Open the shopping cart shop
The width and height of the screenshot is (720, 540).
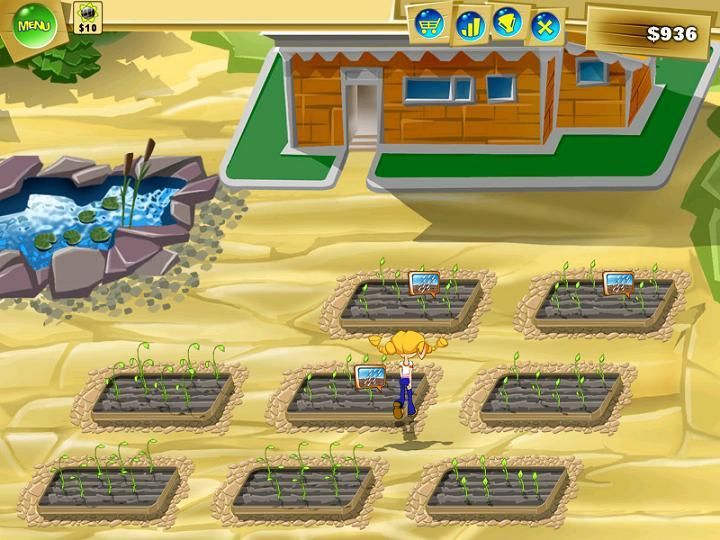click(429, 25)
